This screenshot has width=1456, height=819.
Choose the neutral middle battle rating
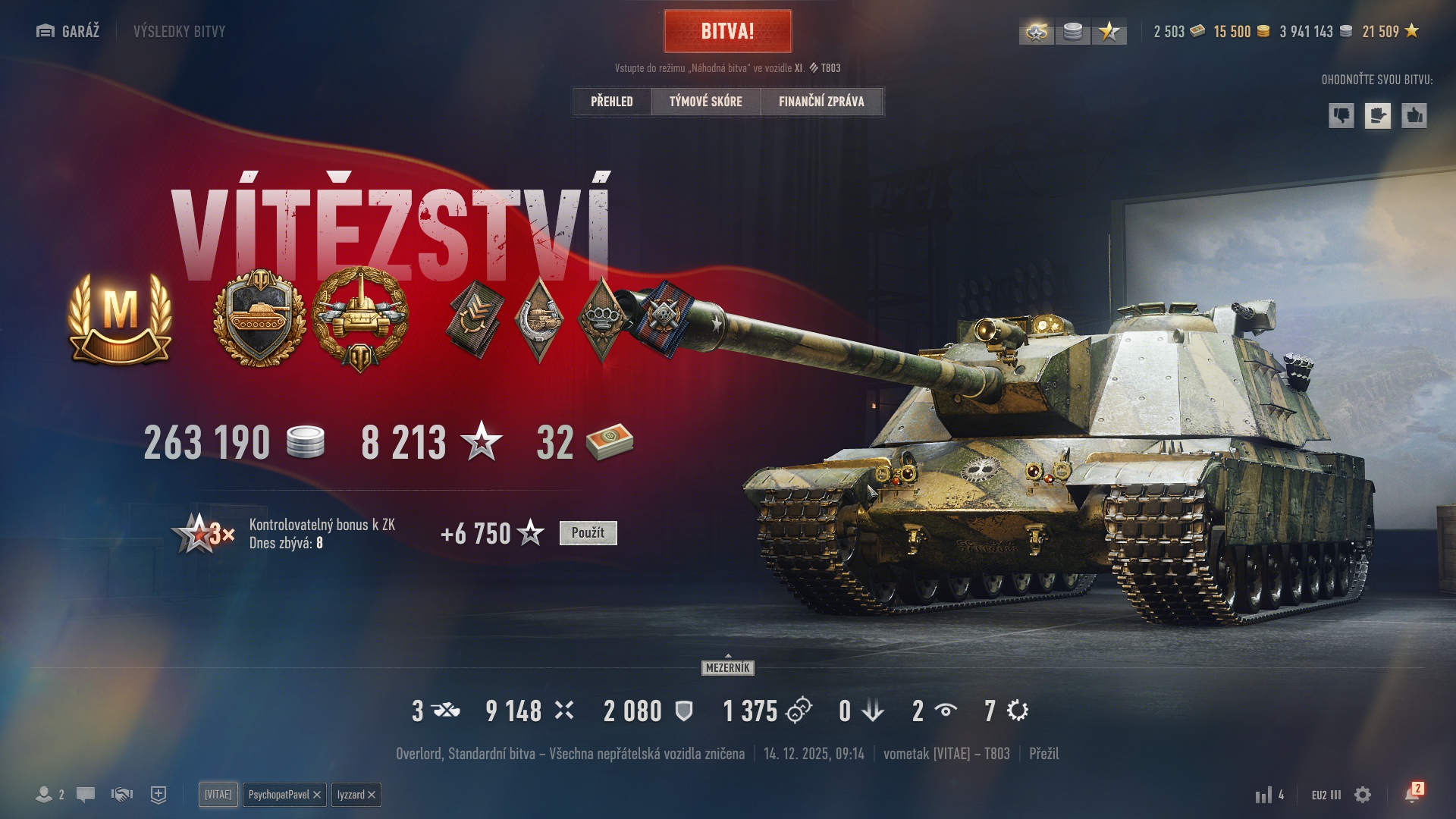1378,116
